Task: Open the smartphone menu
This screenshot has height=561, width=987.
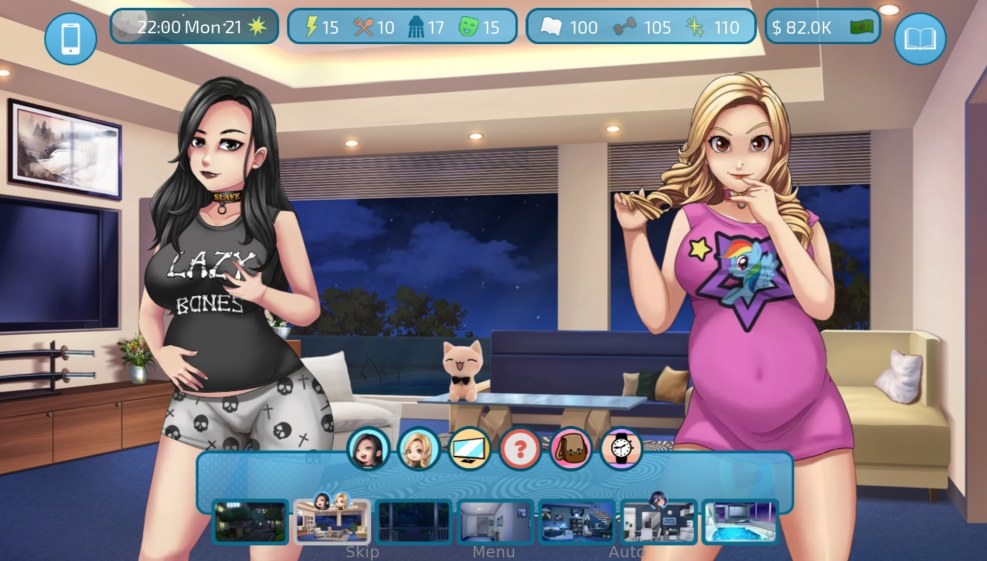Action: pos(70,39)
